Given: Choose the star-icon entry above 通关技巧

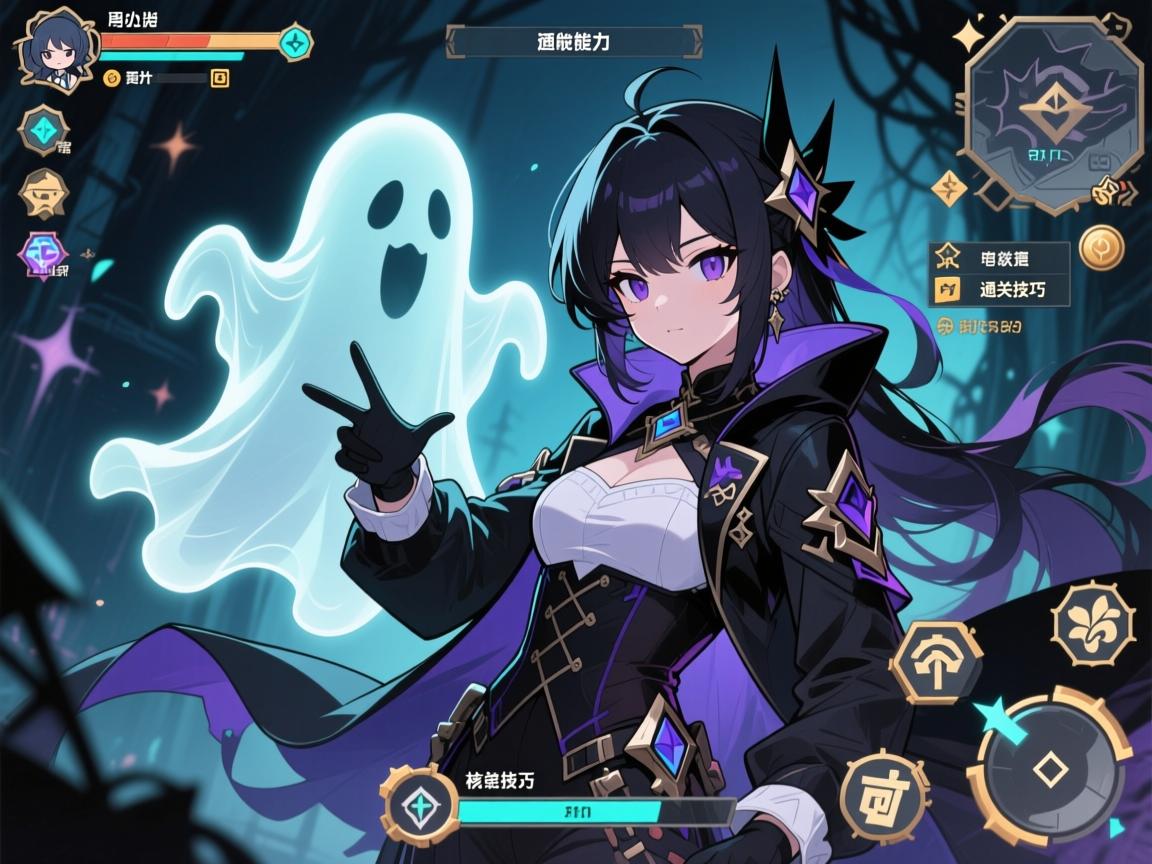Looking at the screenshot, I should point(1000,258).
